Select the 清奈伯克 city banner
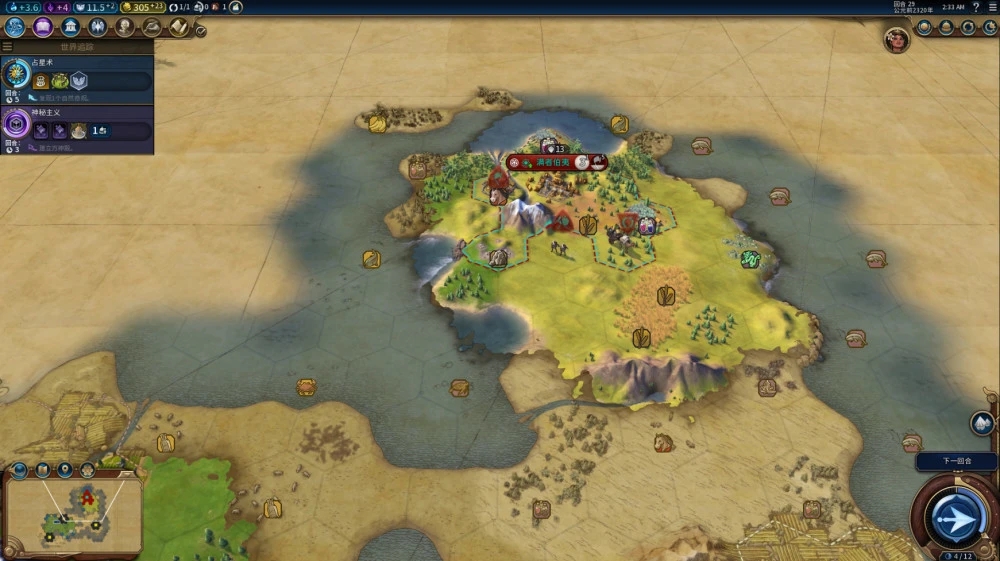1000x561 pixels. [556, 162]
